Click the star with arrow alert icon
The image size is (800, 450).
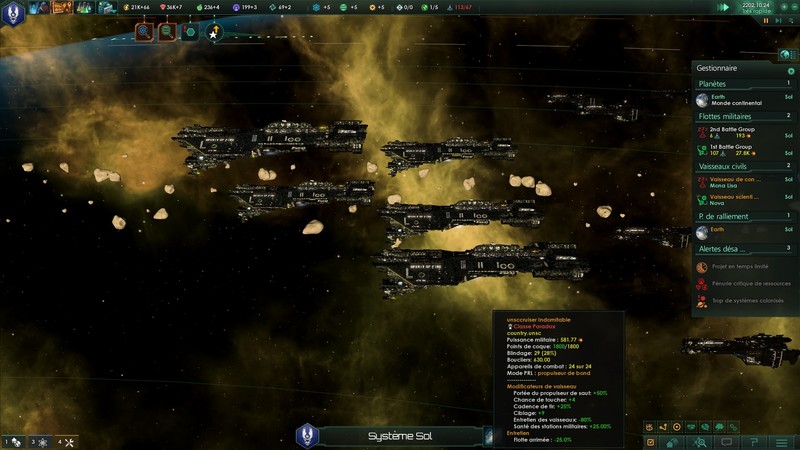(x=214, y=33)
